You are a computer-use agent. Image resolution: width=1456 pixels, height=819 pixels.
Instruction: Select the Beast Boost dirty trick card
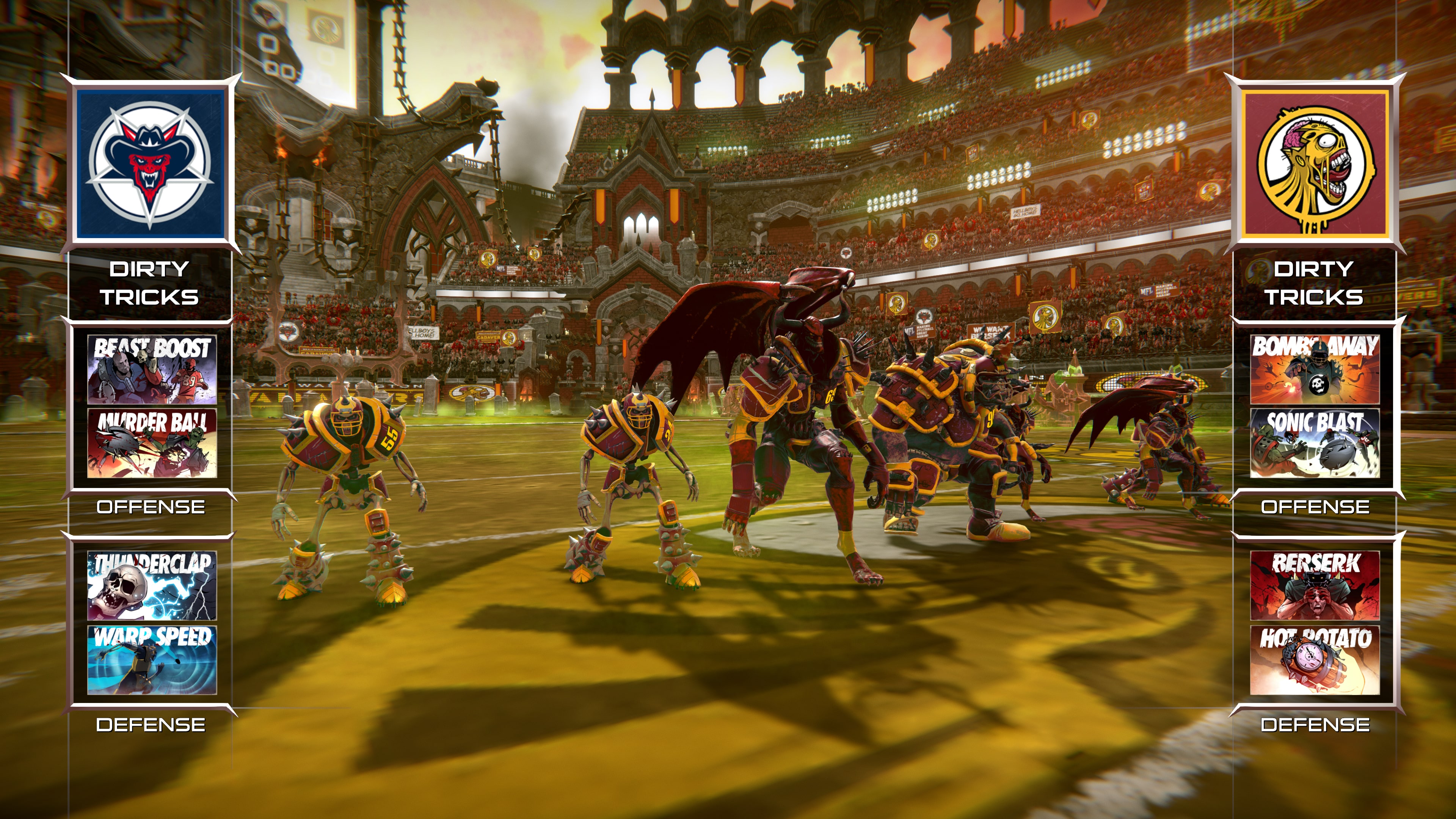pos(152,369)
